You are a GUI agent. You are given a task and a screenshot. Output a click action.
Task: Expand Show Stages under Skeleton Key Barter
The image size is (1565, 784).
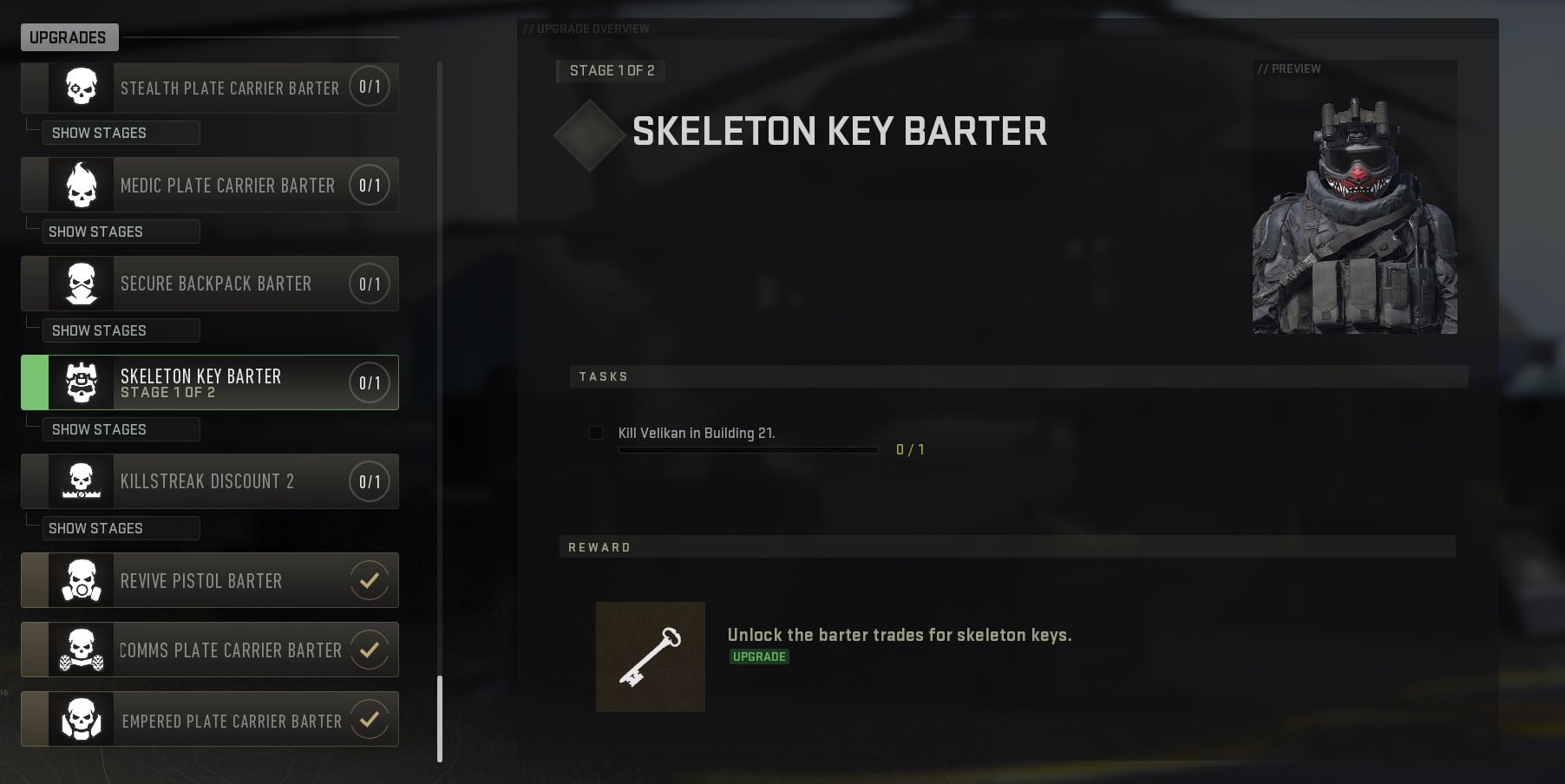pos(121,429)
